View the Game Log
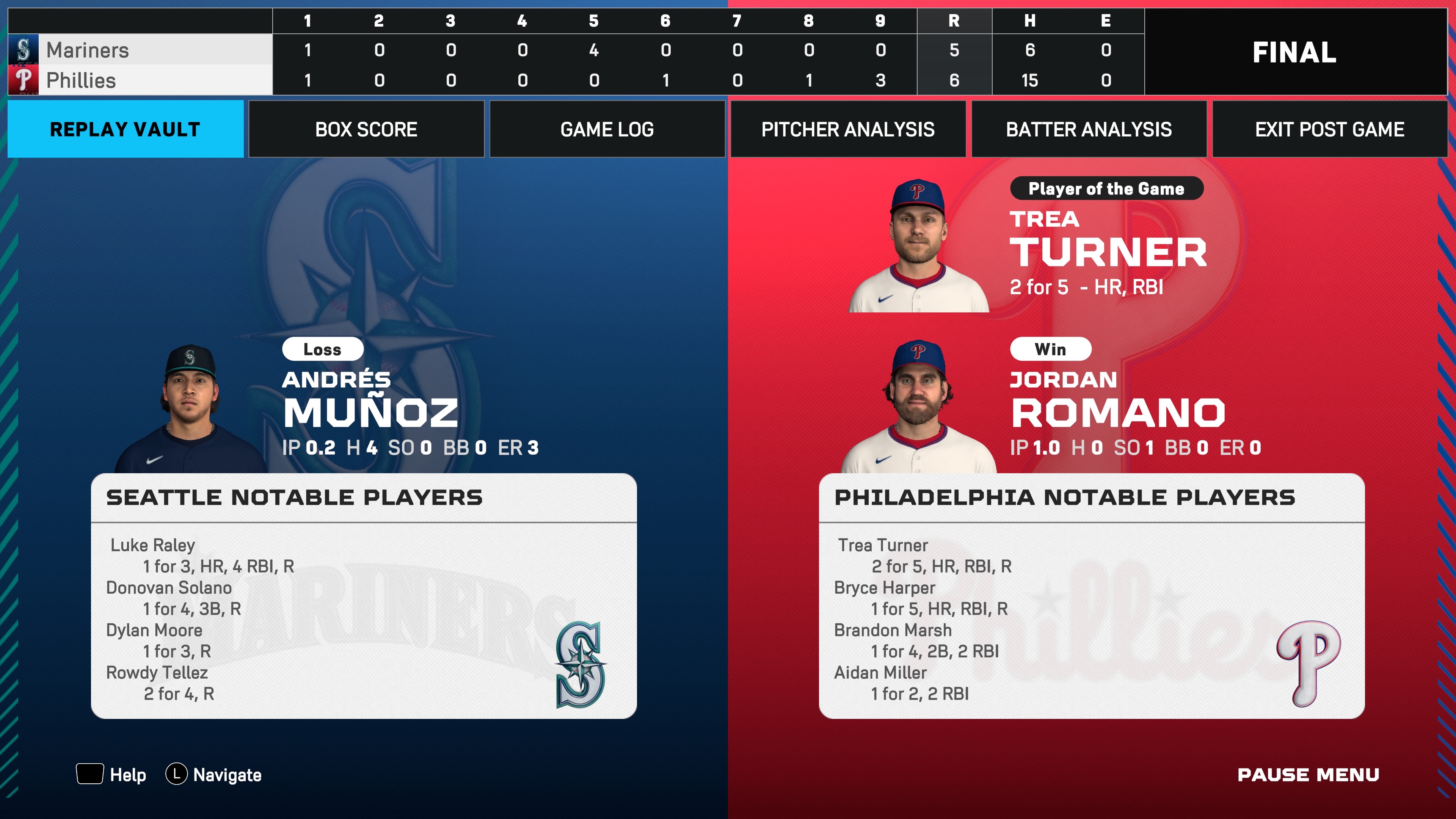1456x819 pixels. pos(607,129)
